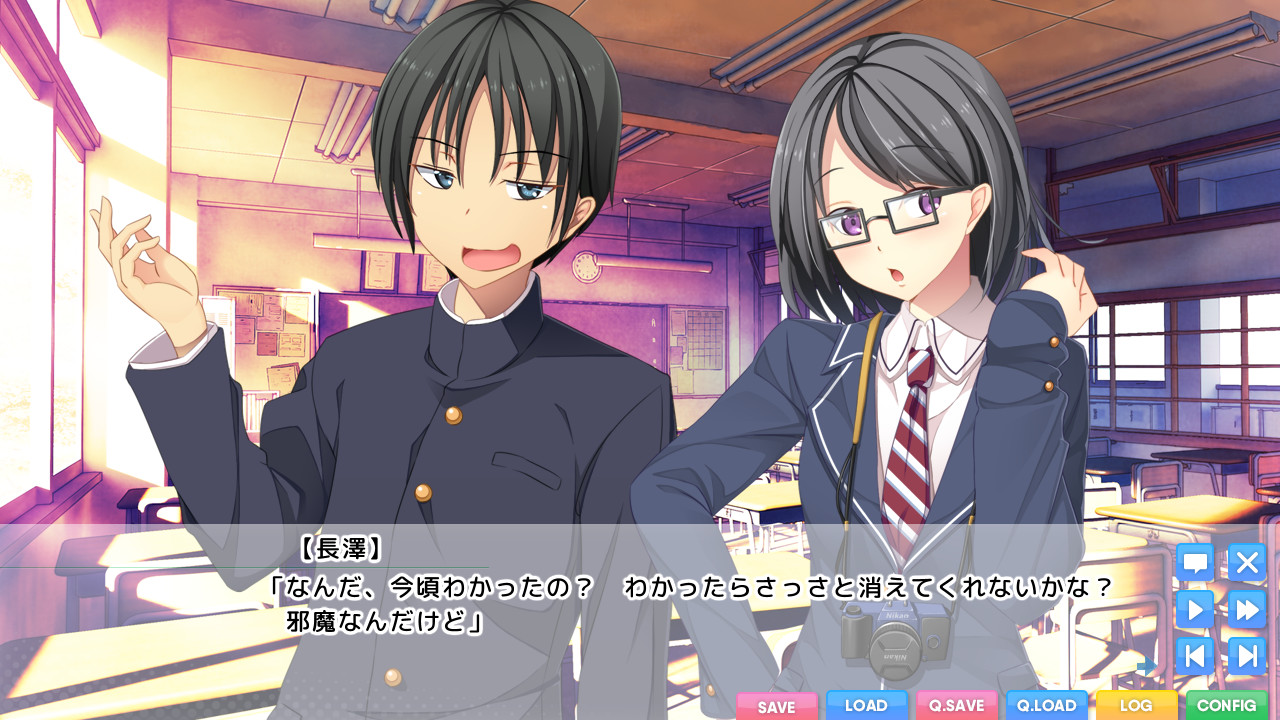
Task: Click the Q.LOAD quick load button
Action: [1046, 705]
